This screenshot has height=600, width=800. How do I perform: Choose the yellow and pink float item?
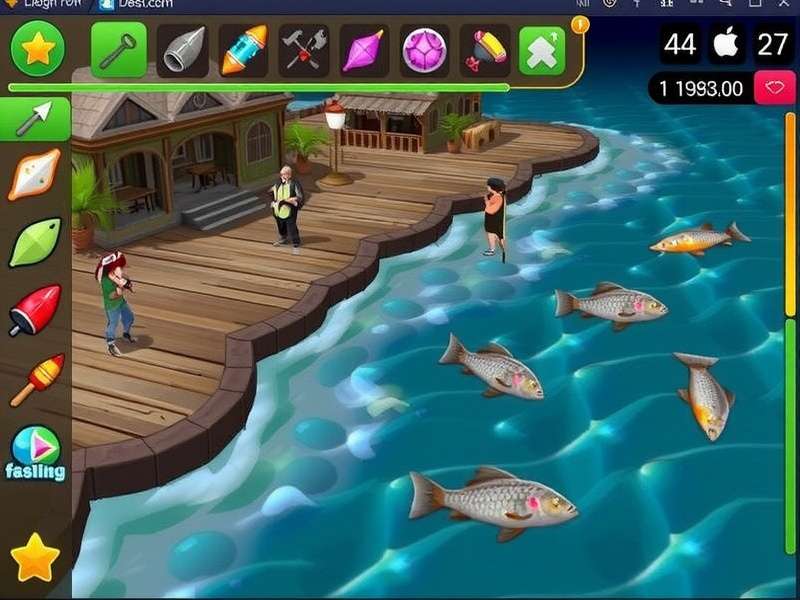(485, 50)
